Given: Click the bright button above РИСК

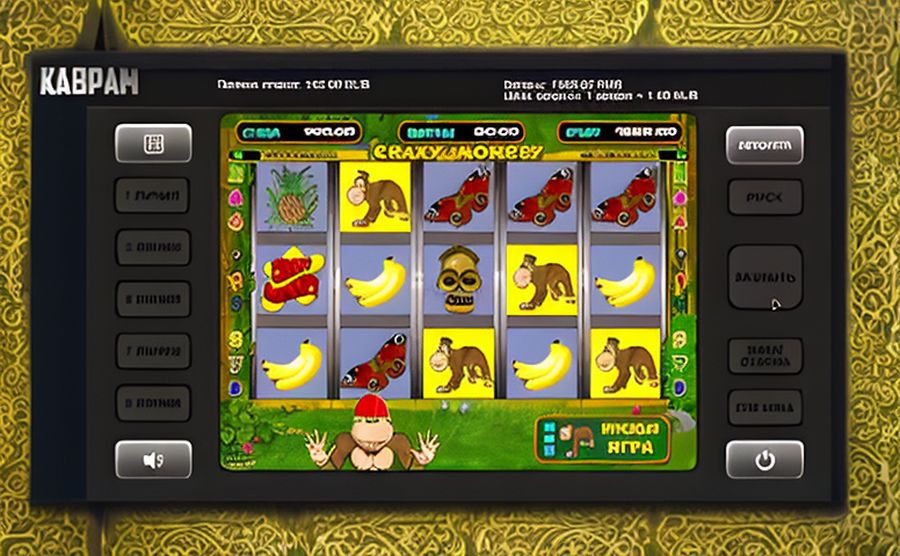Looking at the screenshot, I should (764, 145).
